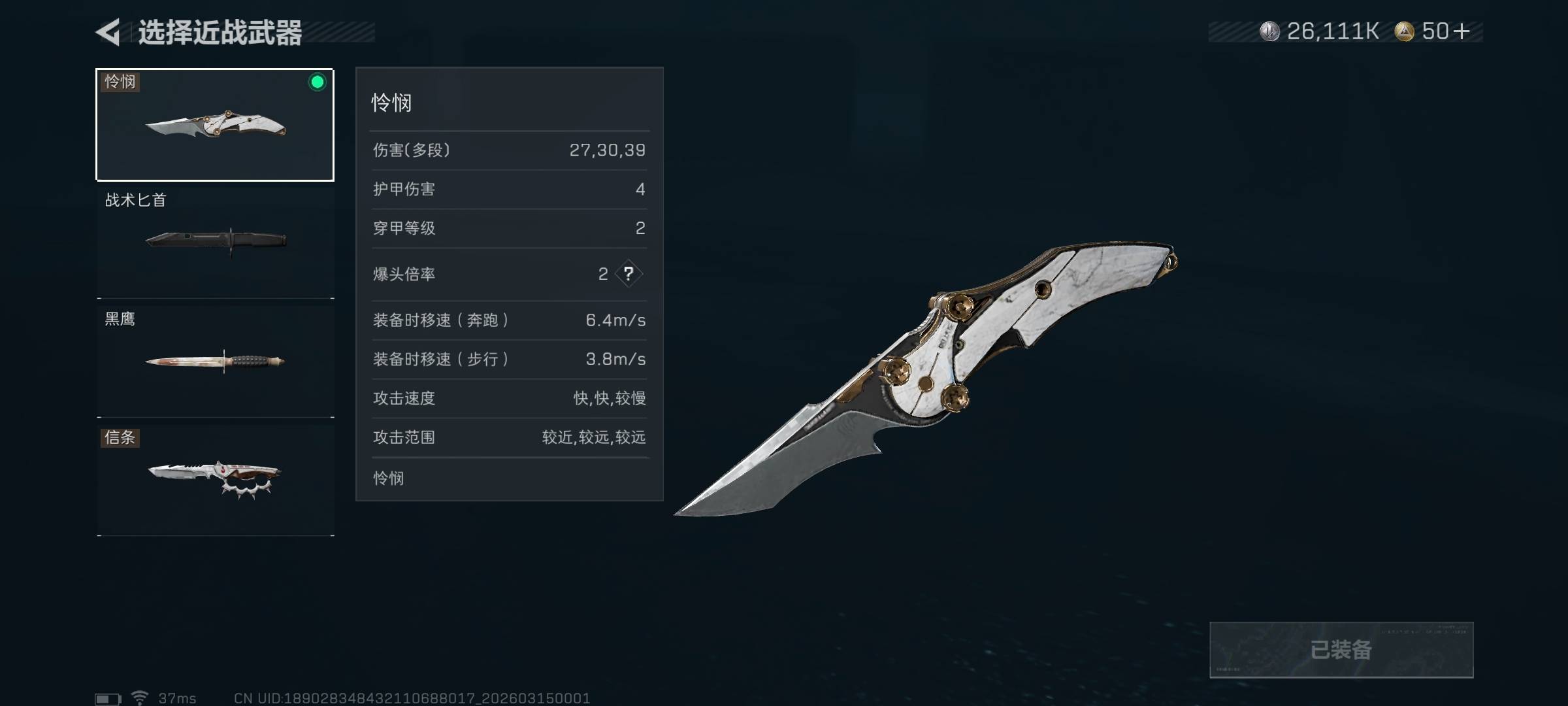Pick the 黑鹰 knife slot
Viewport: 1568px width, 706px height.
tap(215, 360)
